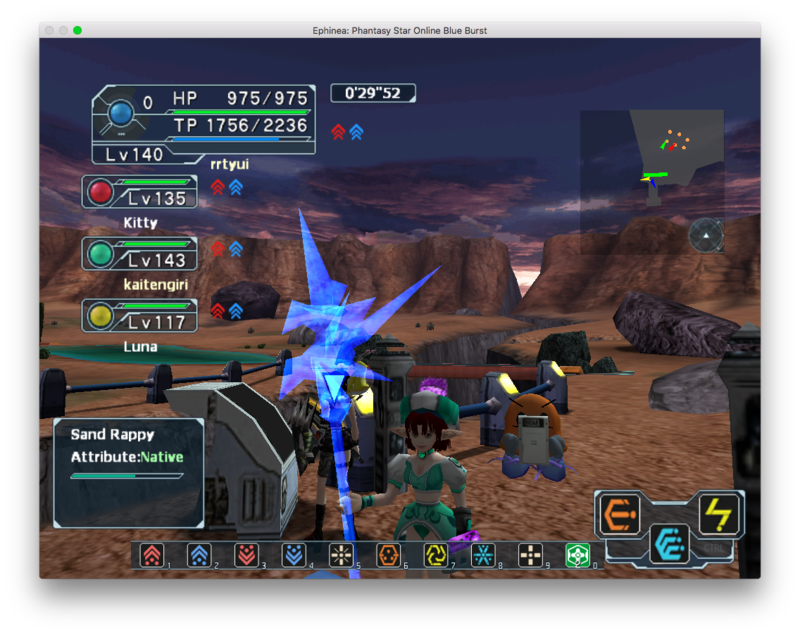Image resolution: width=800 pixels, height=635 pixels.
Task: Choose party member kaitengiri's status panel
Action: 140,254
